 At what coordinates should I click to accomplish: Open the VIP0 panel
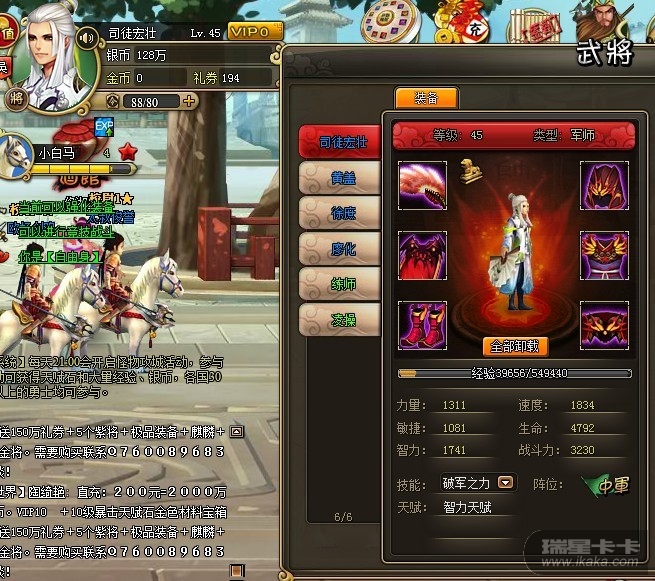255,31
